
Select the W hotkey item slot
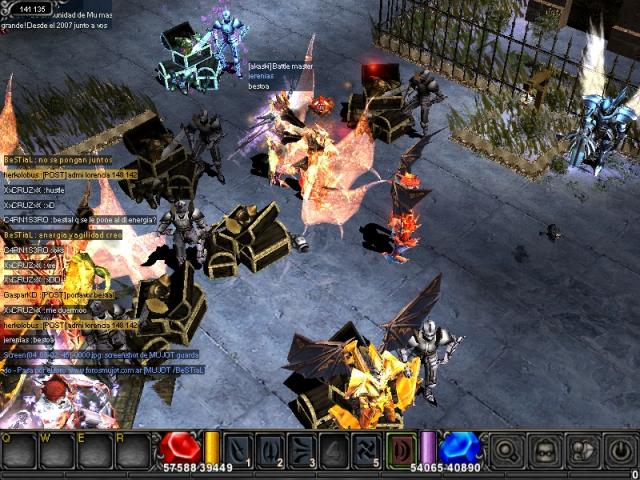click(x=56, y=453)
